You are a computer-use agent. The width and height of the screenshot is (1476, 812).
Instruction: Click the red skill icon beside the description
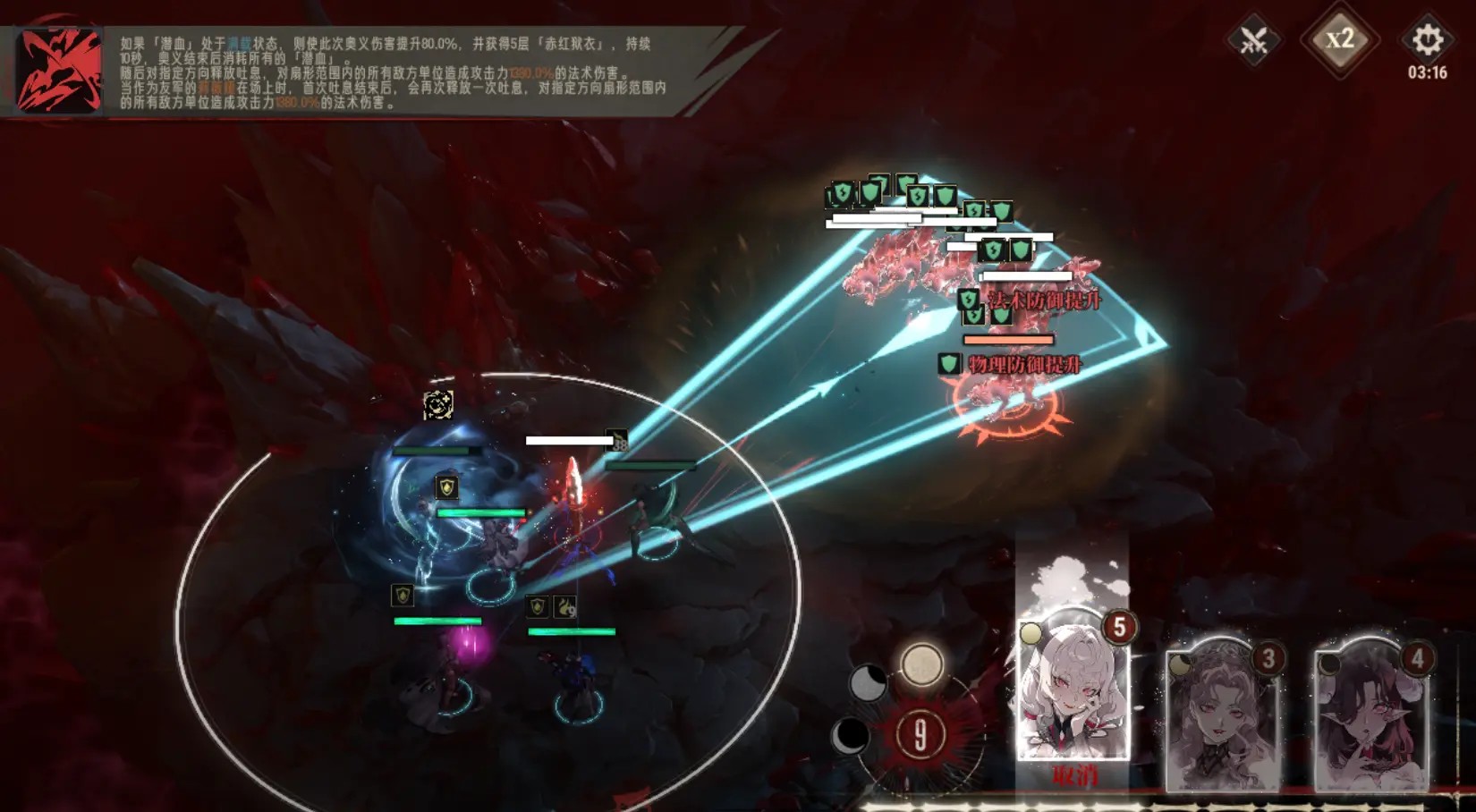point(59,72)
